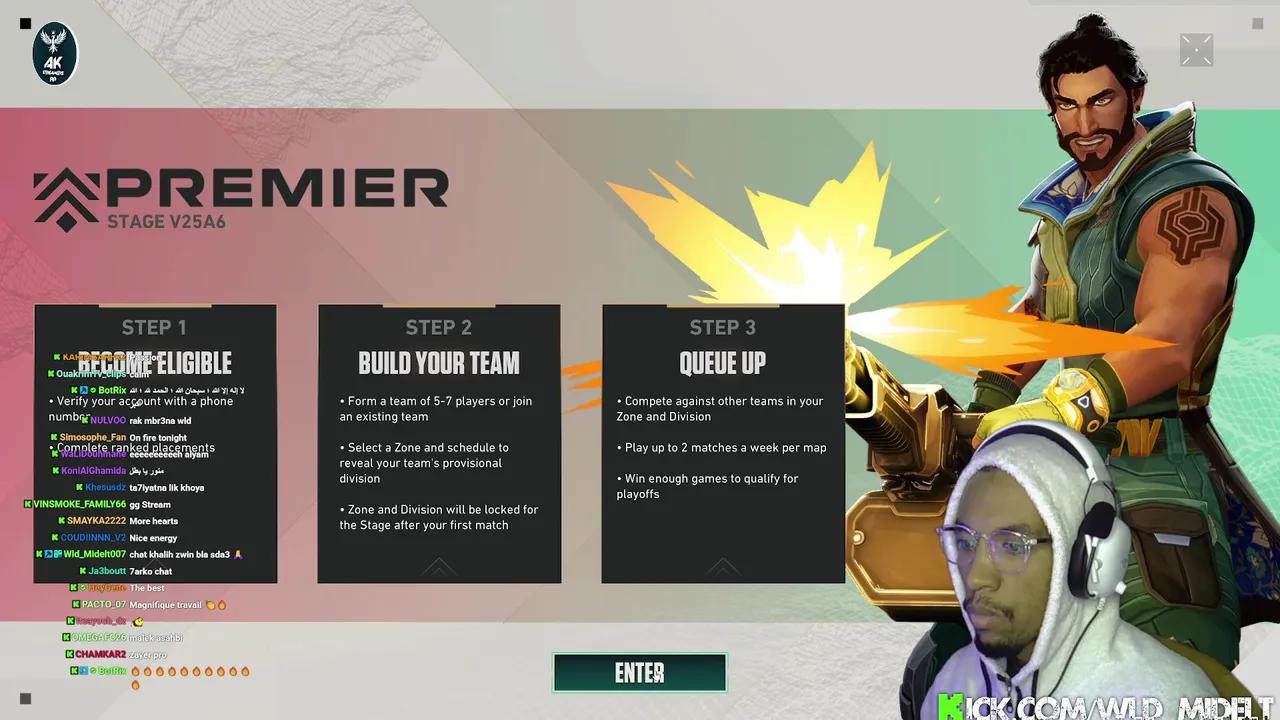Screen dimensions: 1280x720
Task: Select the Step 1 Become Eligible header
Action: point(156,363)
